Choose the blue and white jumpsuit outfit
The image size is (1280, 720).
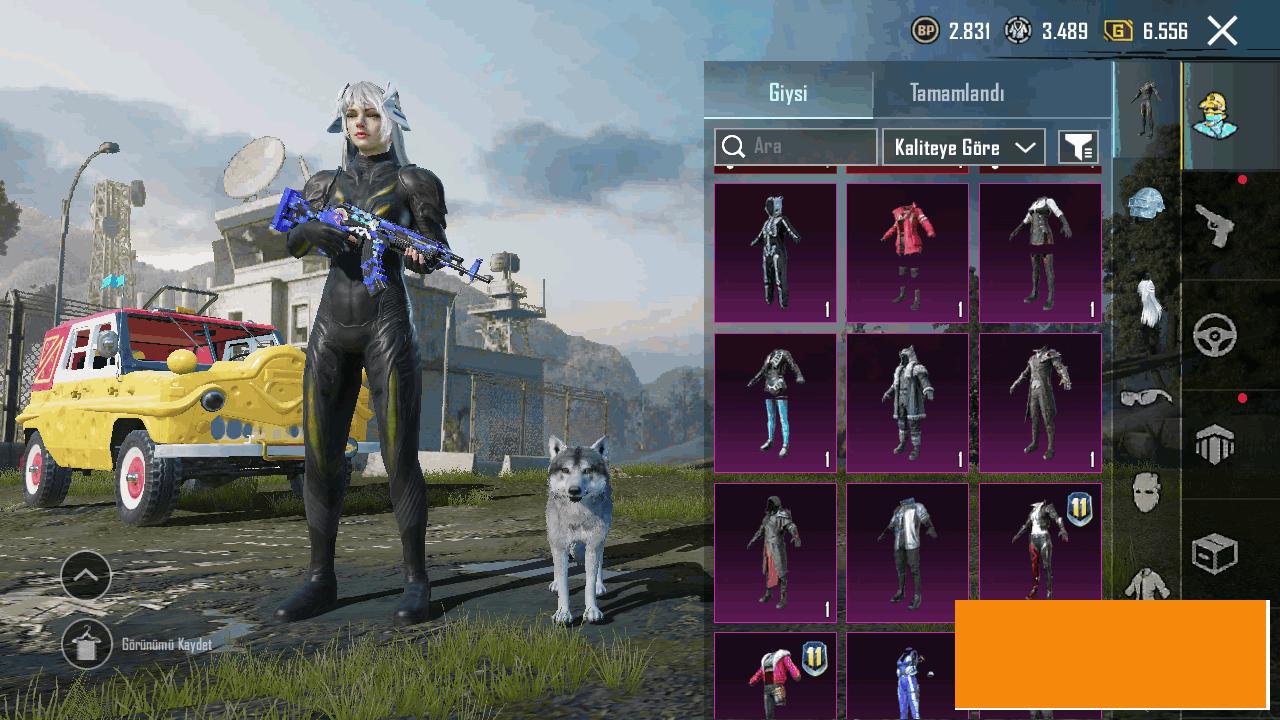(907, 676)
